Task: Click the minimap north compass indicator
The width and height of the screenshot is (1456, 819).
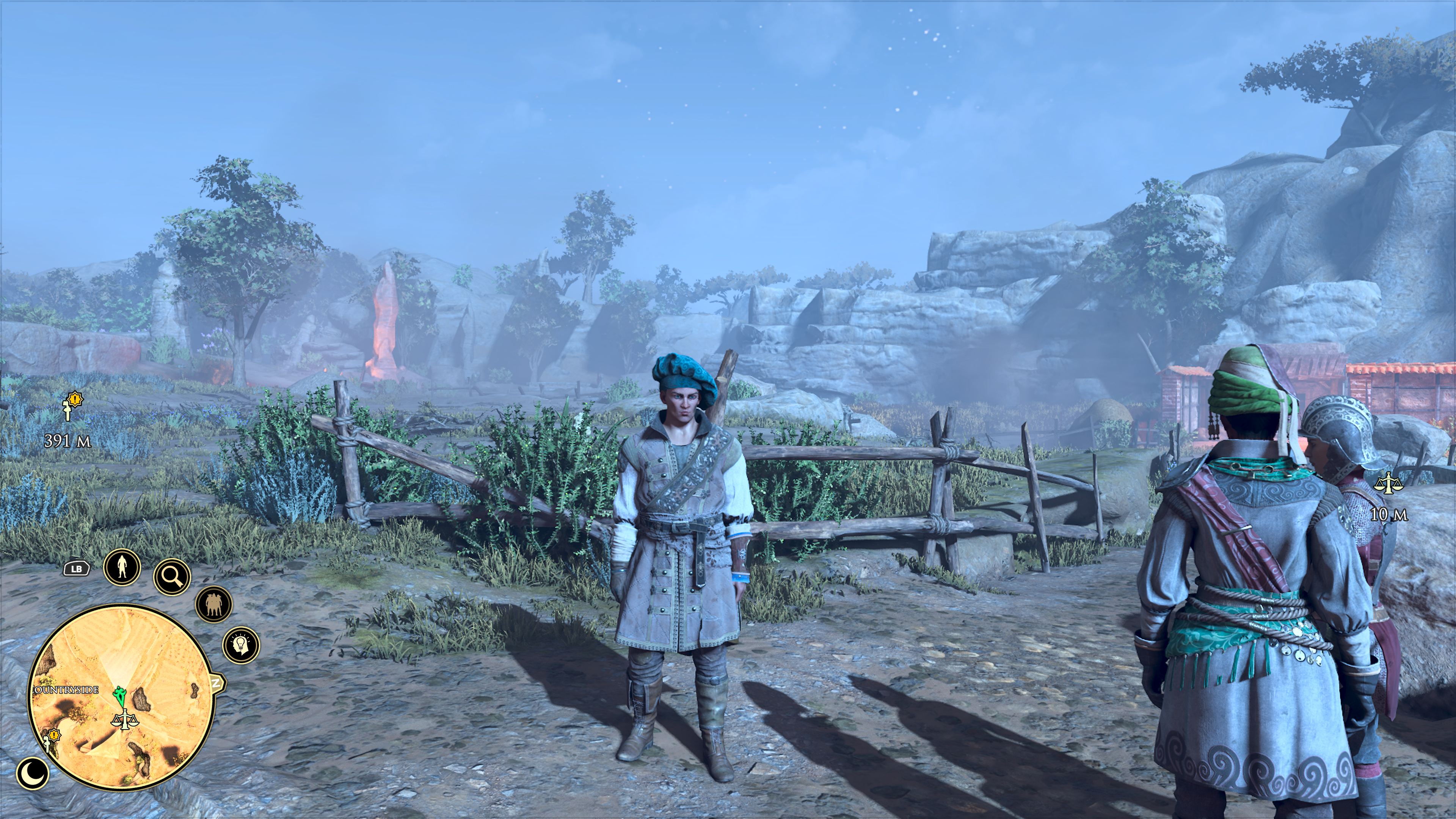Action: coord(217,683)
